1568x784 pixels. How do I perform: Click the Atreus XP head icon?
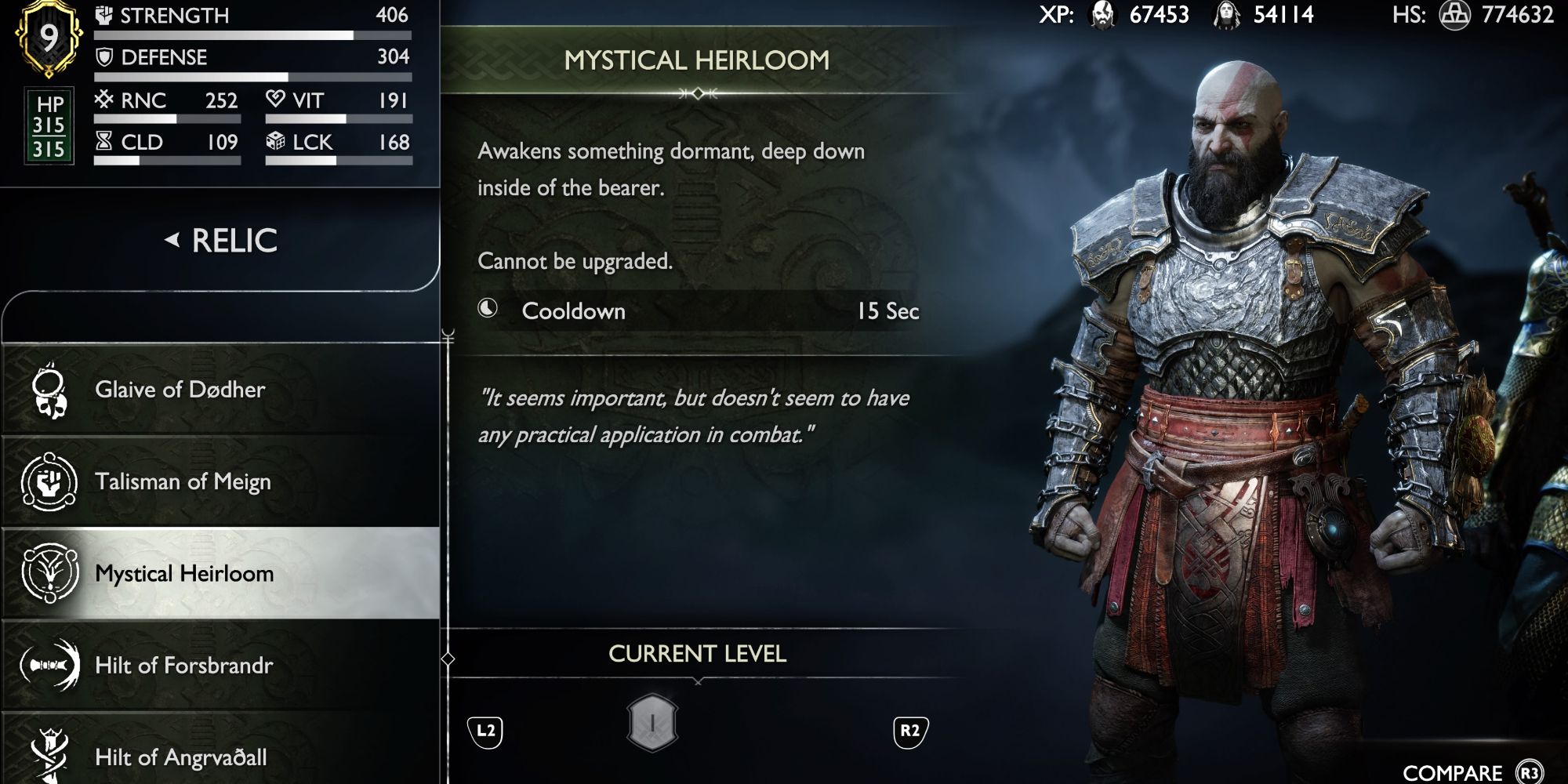coord(1228,16)
